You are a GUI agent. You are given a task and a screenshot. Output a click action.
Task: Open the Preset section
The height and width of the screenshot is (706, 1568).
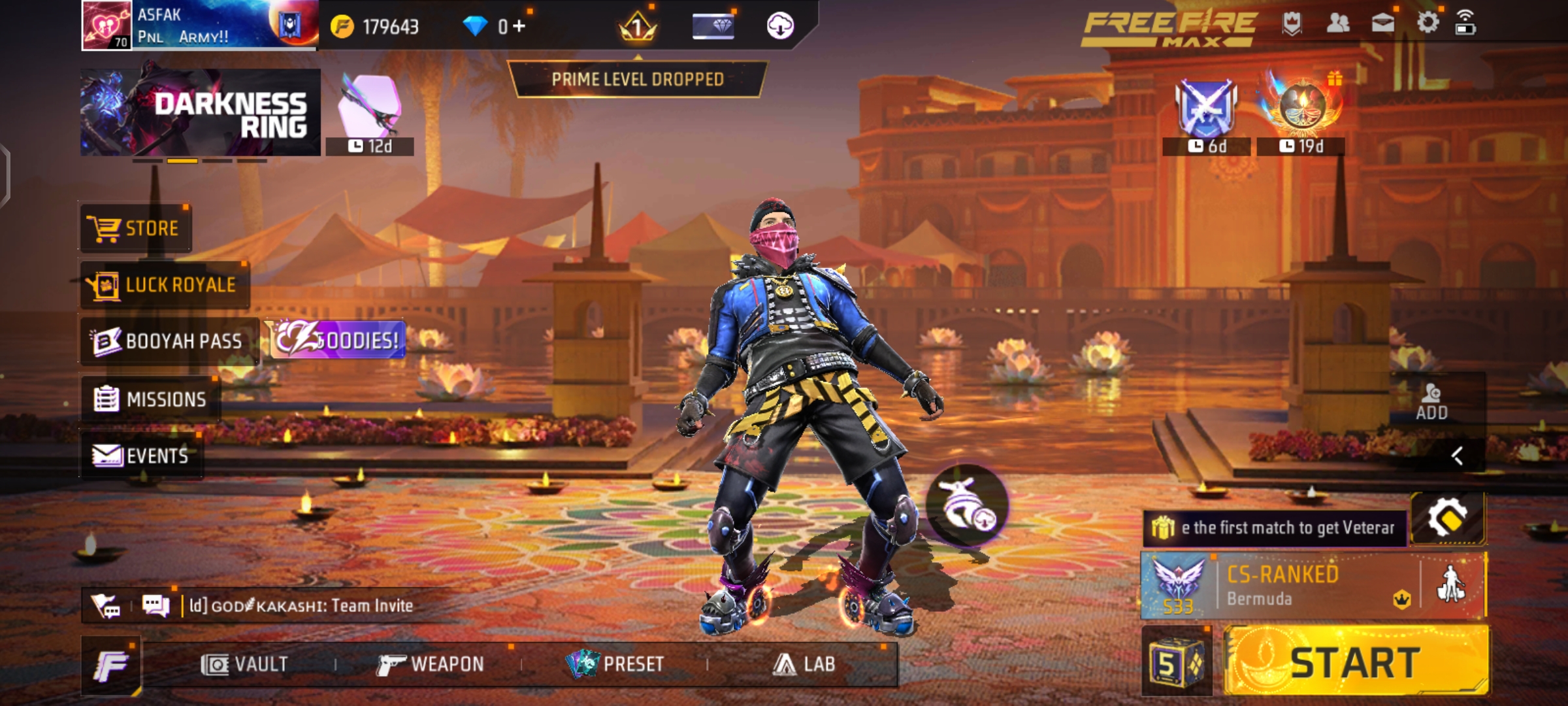[615, 664]
